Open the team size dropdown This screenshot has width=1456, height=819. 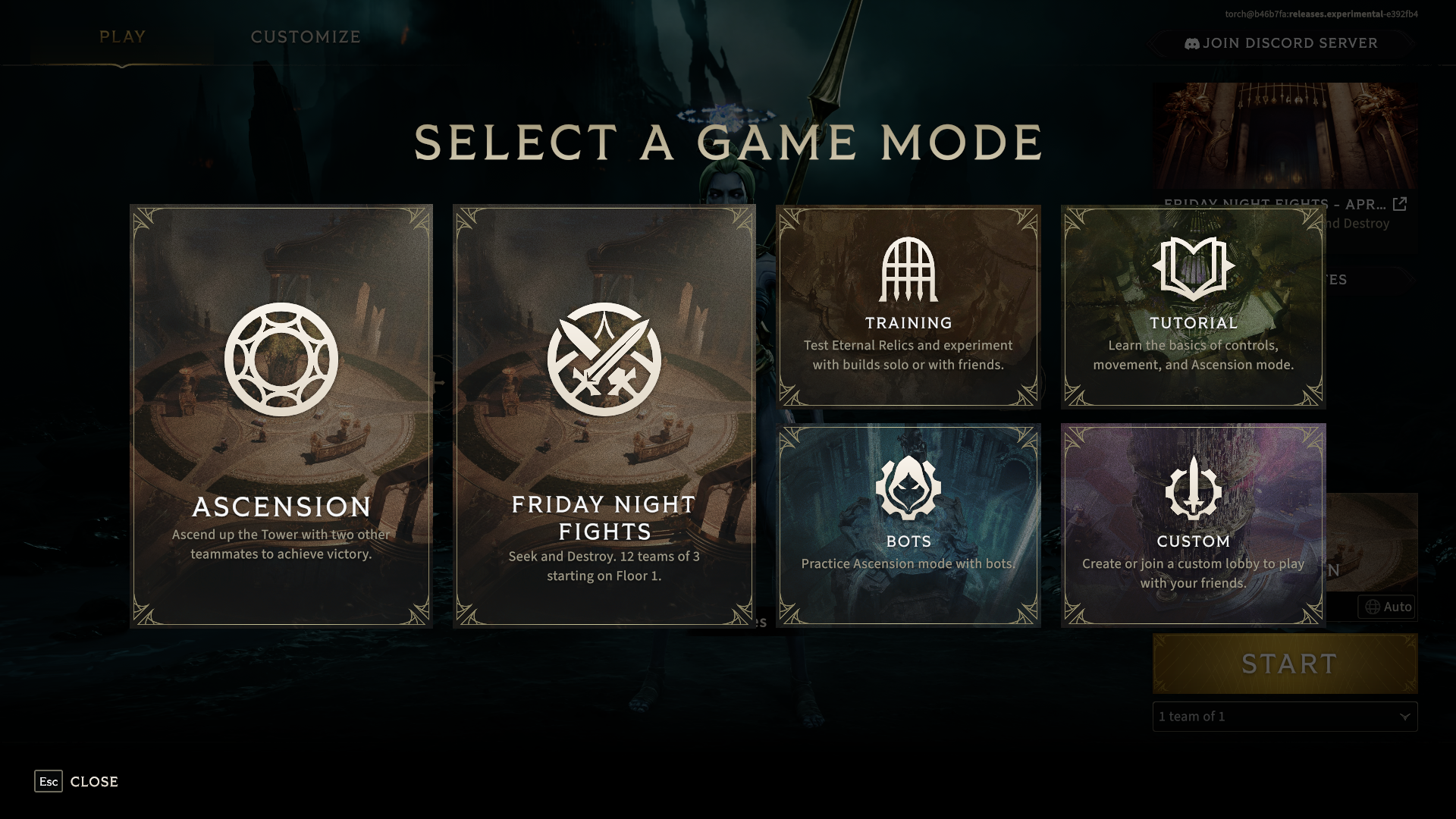[1285, 717]
